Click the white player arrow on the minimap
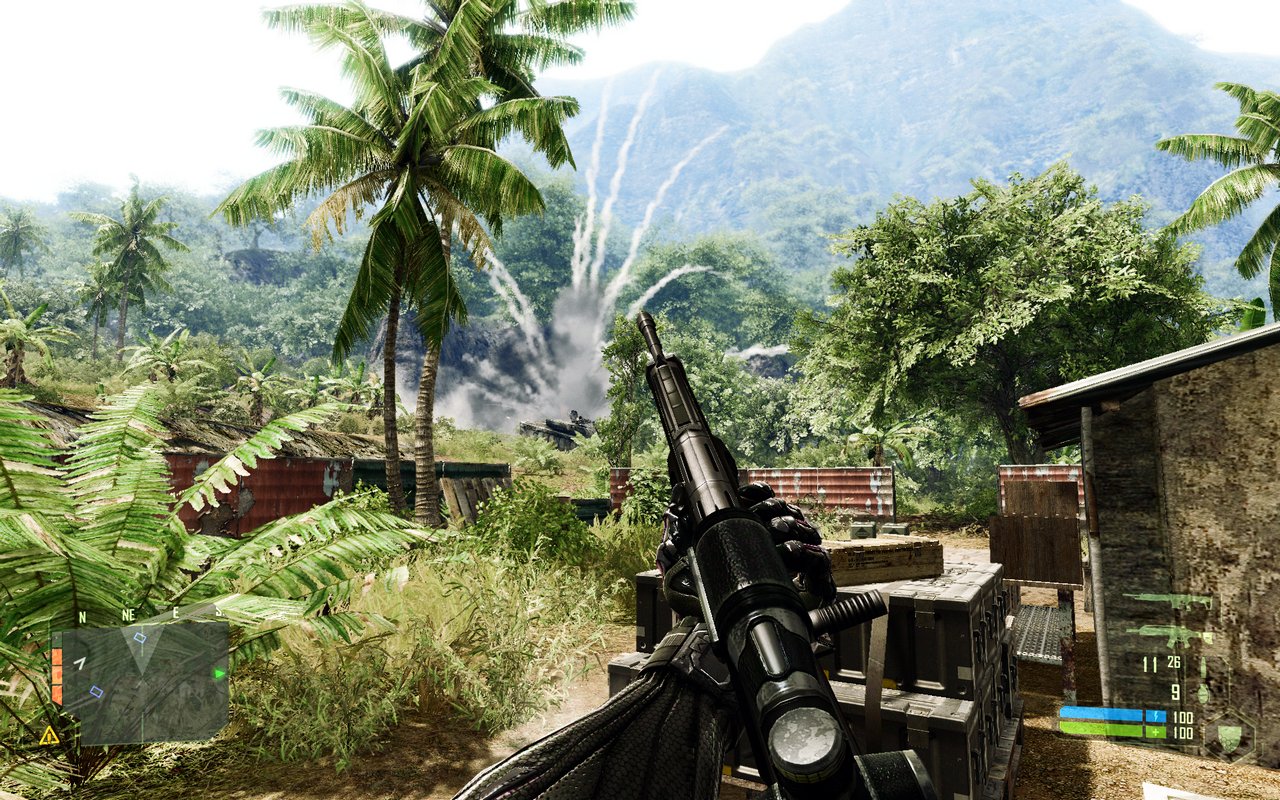This screenshot has width=1280, height=800. [80, 662]
